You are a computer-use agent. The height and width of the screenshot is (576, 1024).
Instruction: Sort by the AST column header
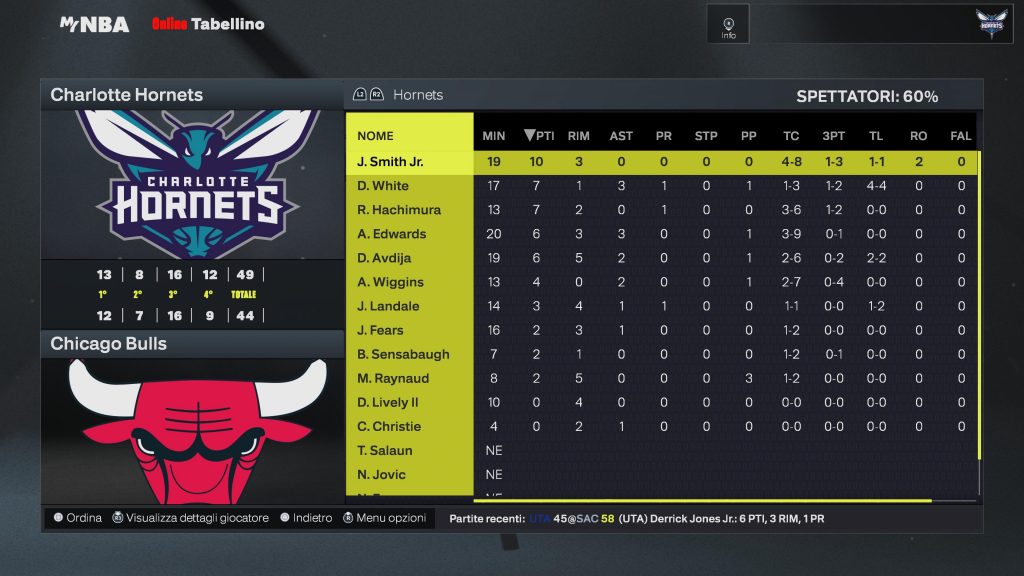(621, 136)
